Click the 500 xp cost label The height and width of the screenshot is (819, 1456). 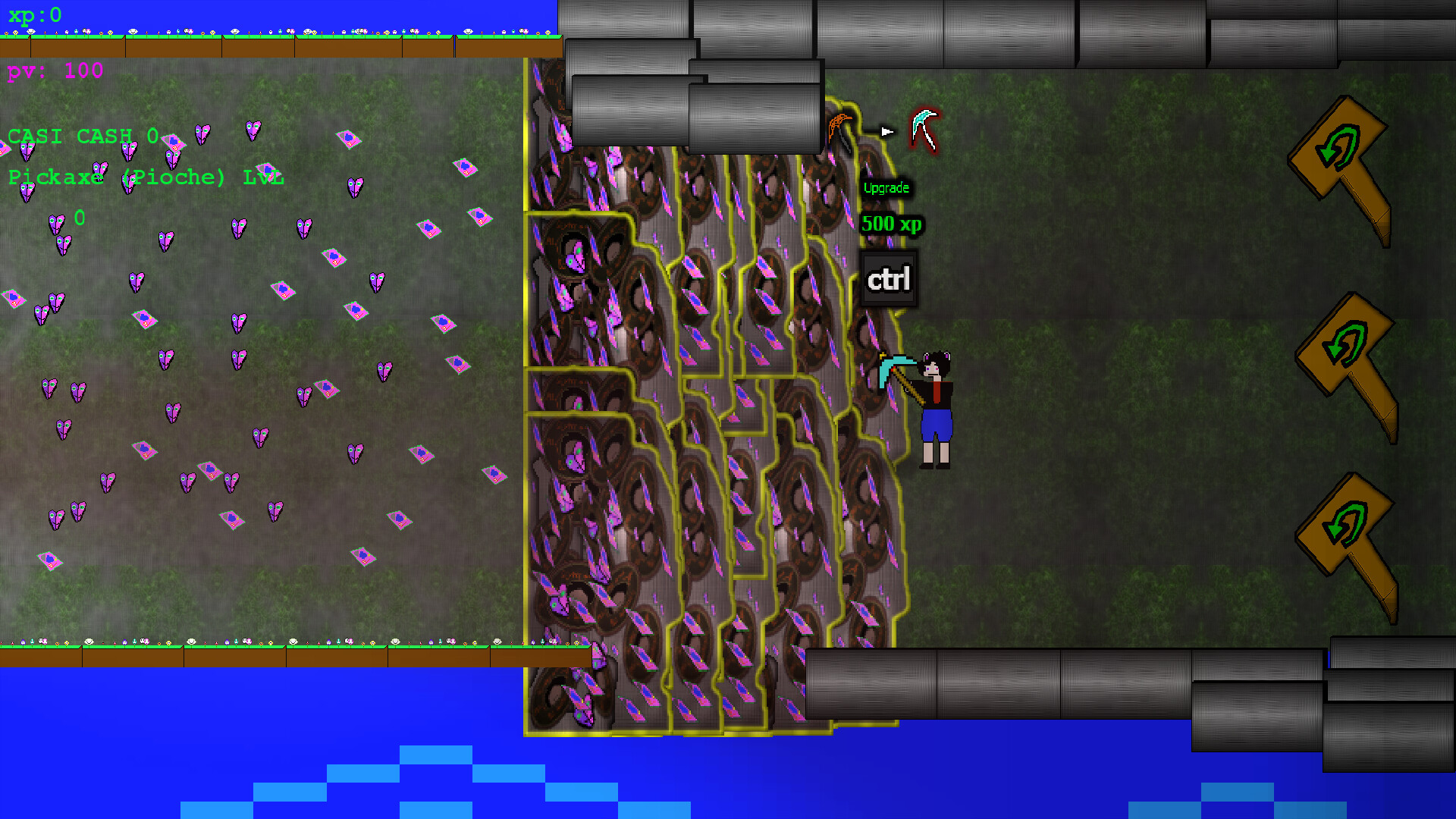(x=893, y=224)
